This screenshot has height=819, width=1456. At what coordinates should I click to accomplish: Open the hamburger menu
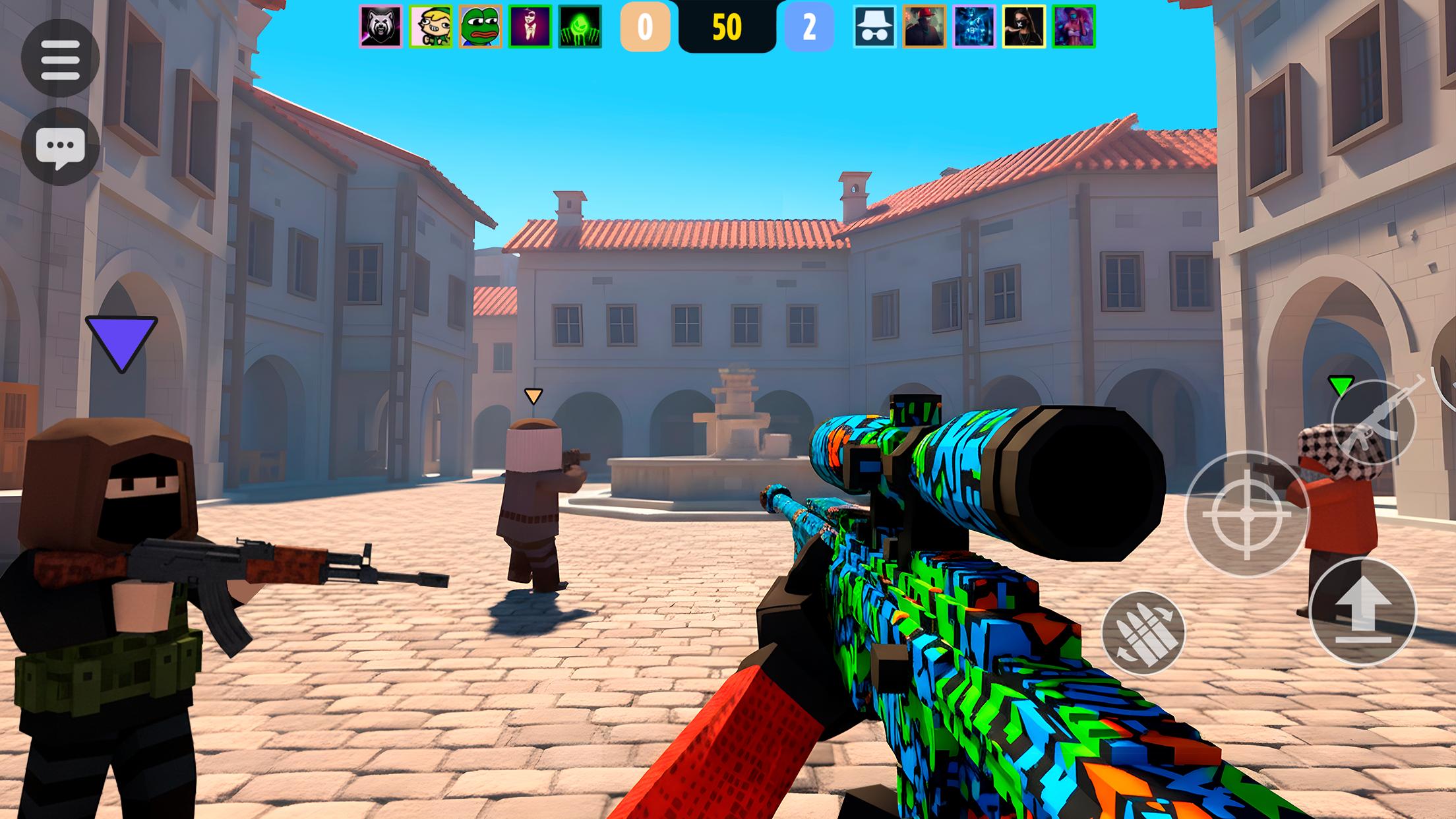[x=60, y=59]
